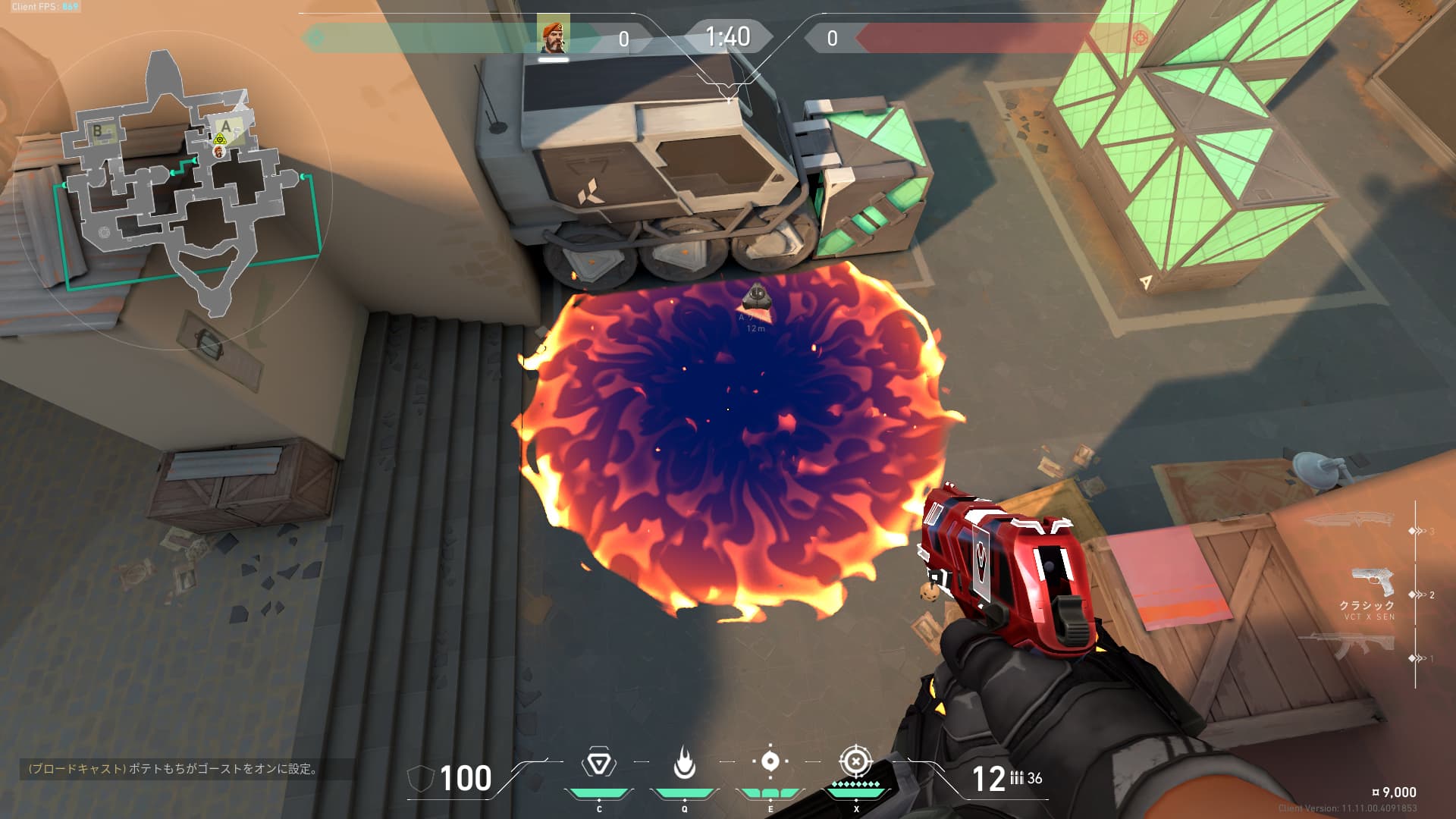
Task: Select the 12m spike waypoint marker
Action: 756,297
